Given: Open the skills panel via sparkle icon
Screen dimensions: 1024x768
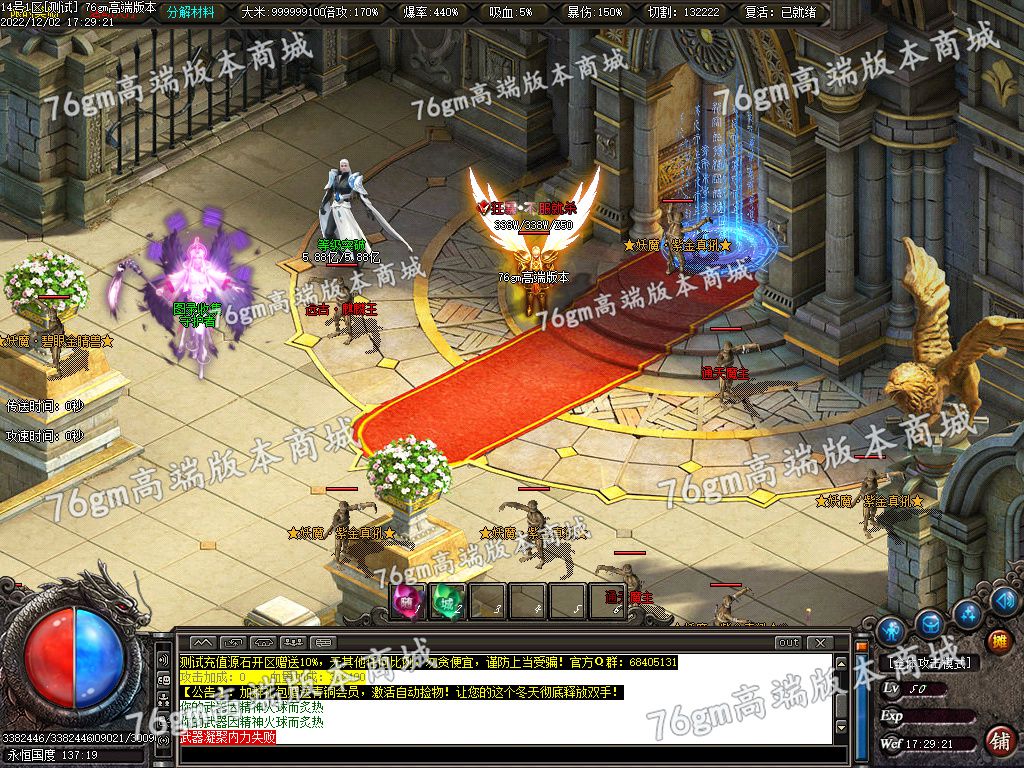Looking at the screenshot, I should click(x=967, y=613).
